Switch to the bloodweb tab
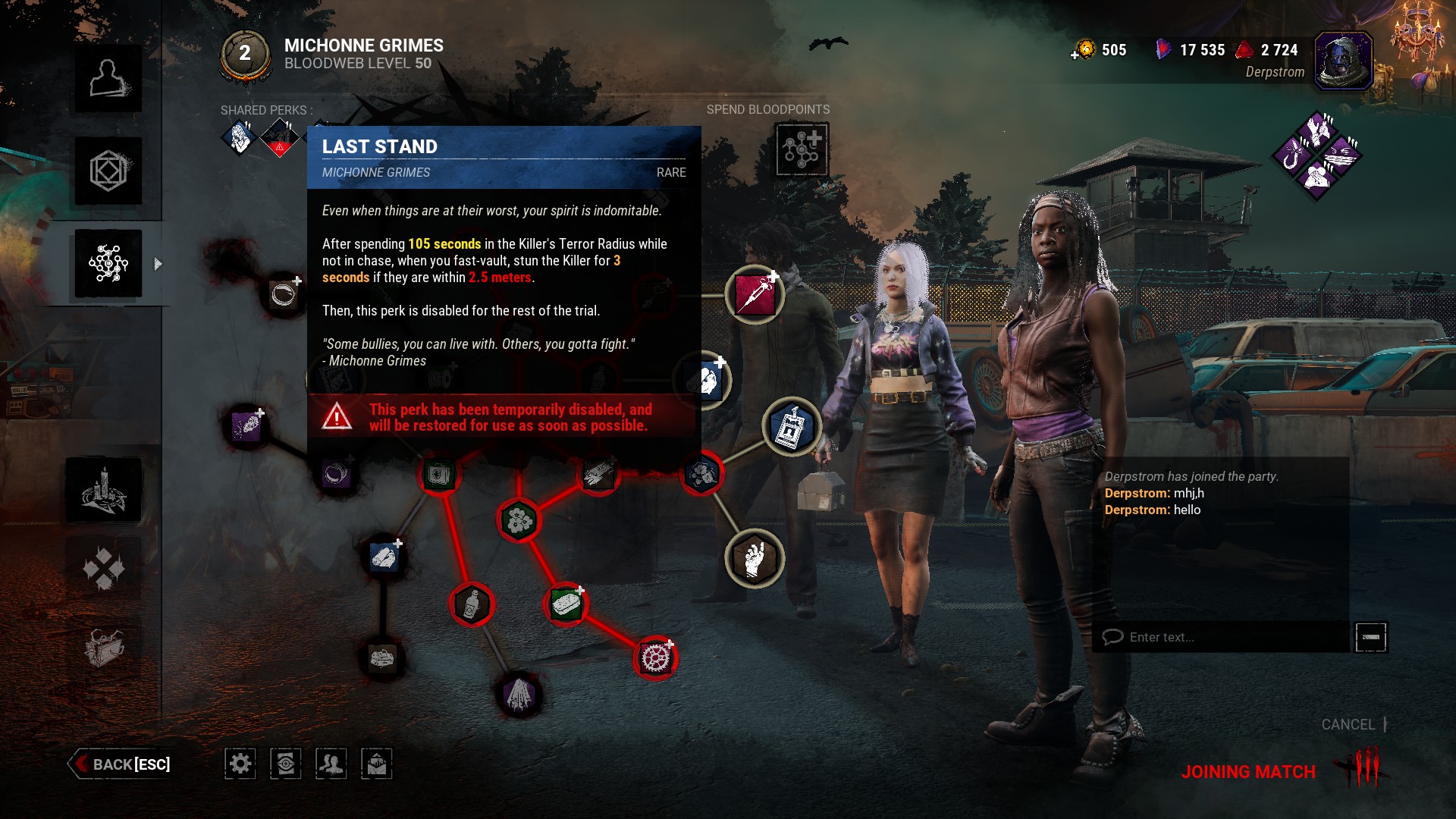 coord(108,263)
